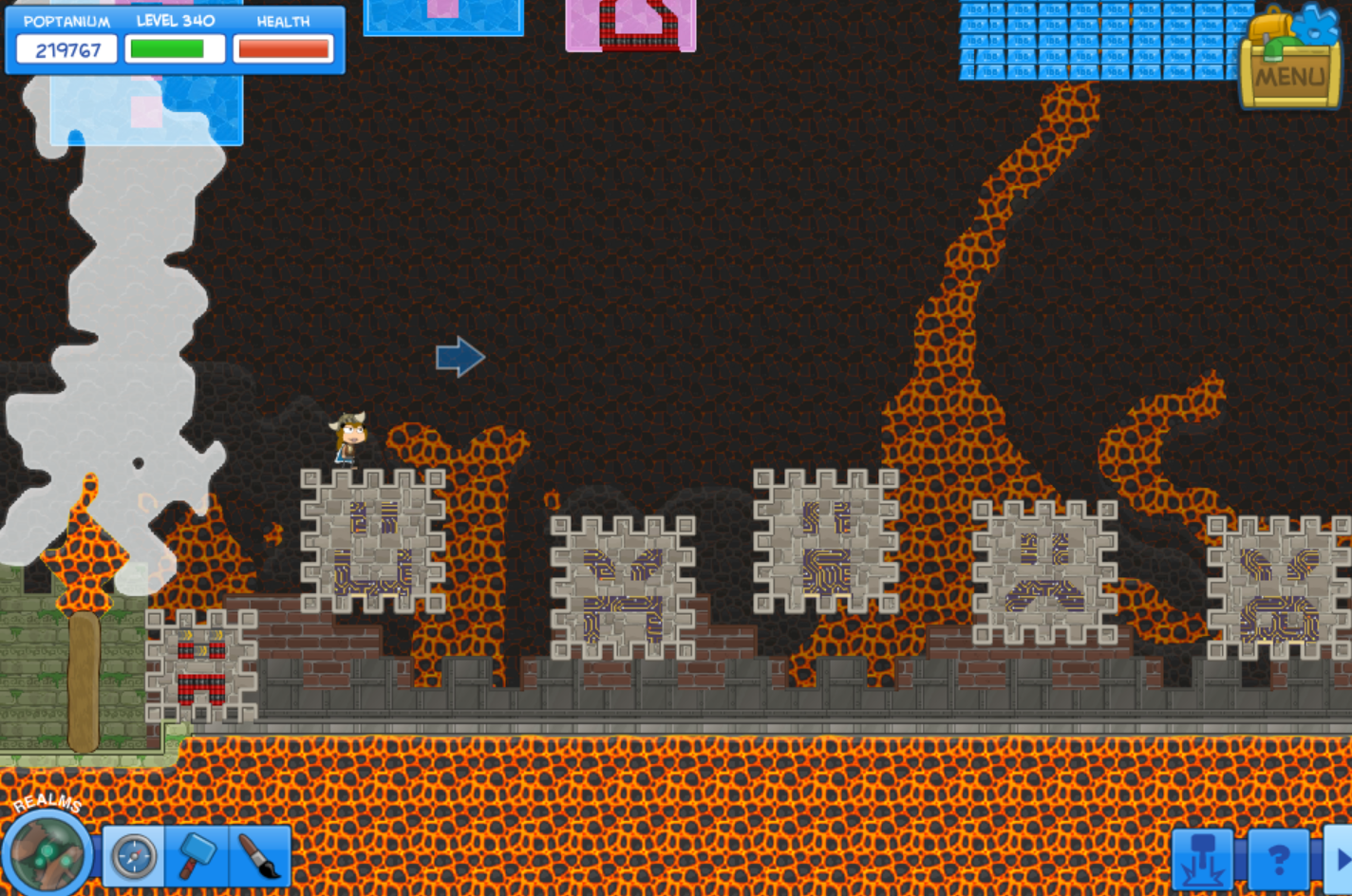Open the Realms globe

46,852
